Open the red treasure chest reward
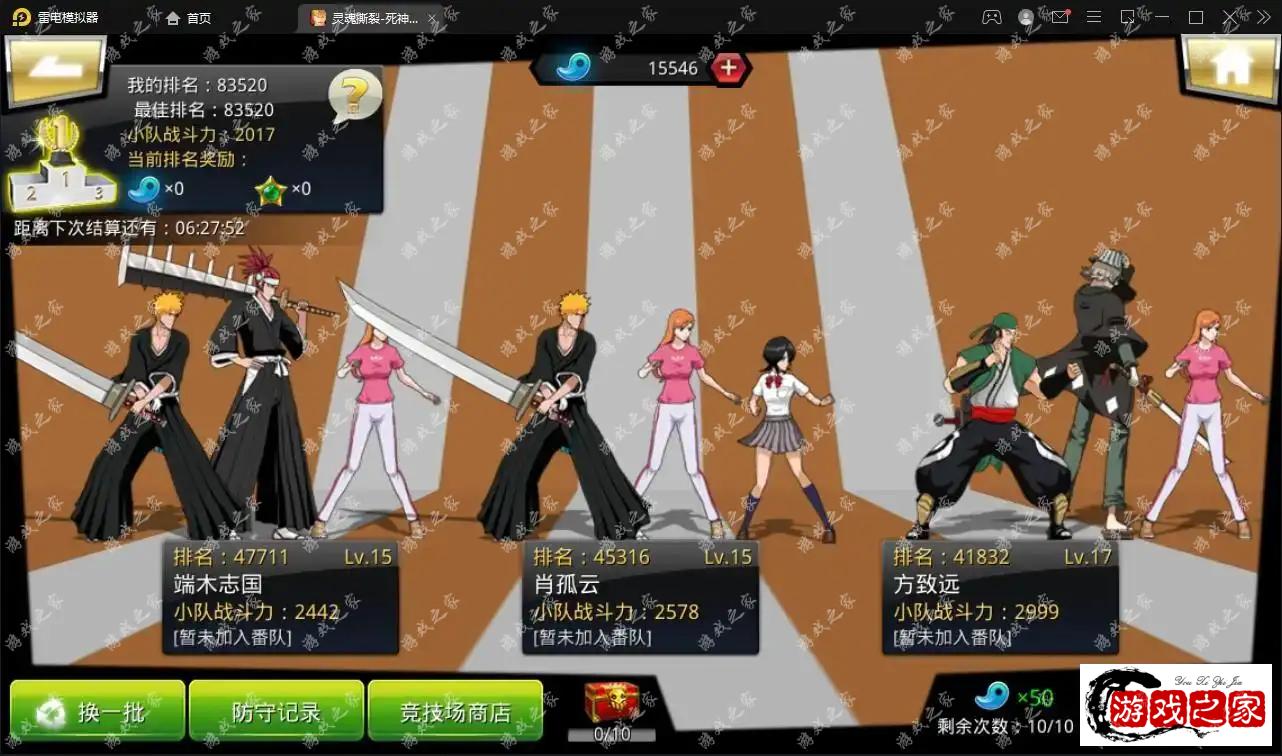The image size is (1282, 756). point(612,703)
